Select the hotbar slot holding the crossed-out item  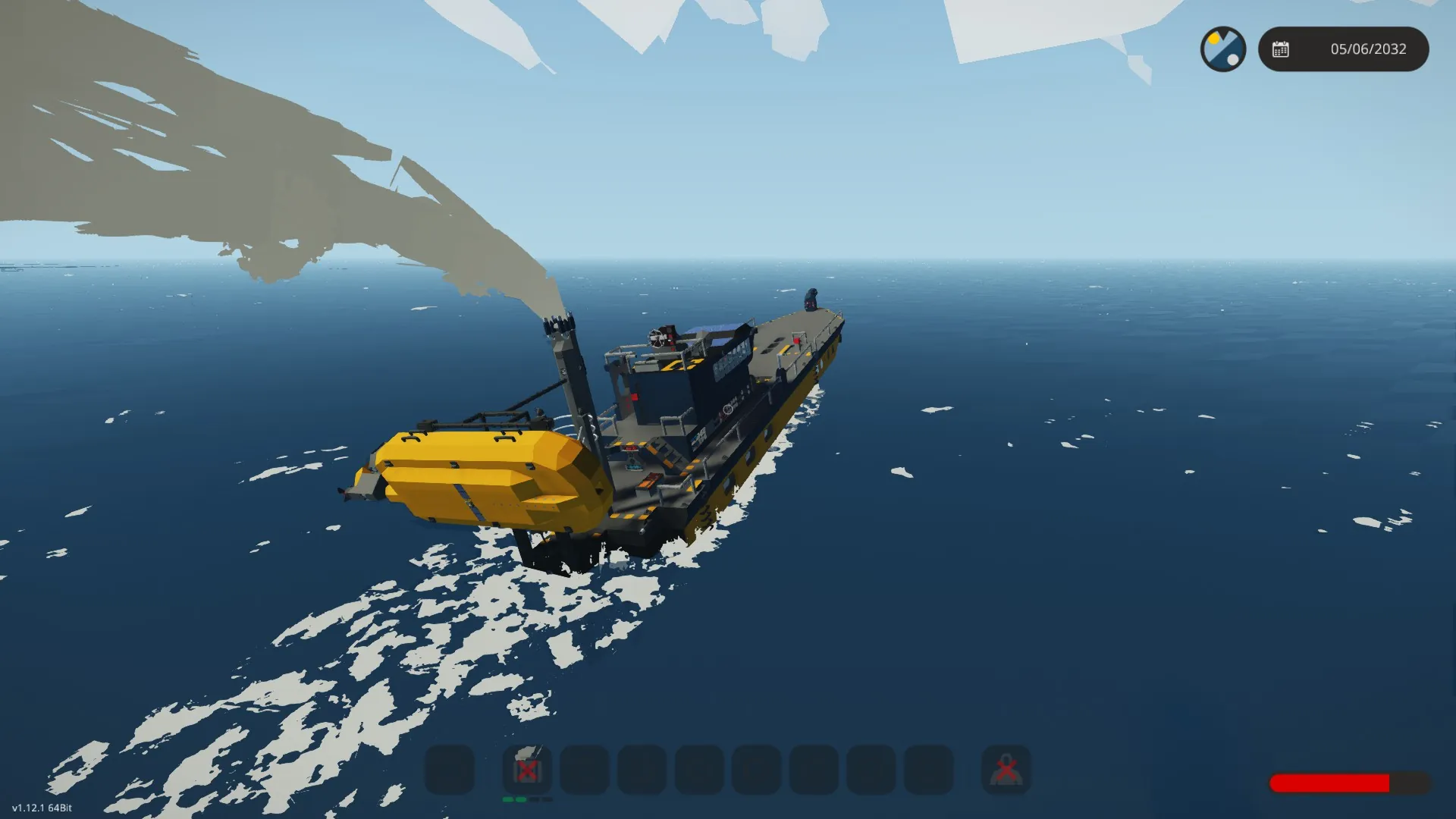pos(527,770)
